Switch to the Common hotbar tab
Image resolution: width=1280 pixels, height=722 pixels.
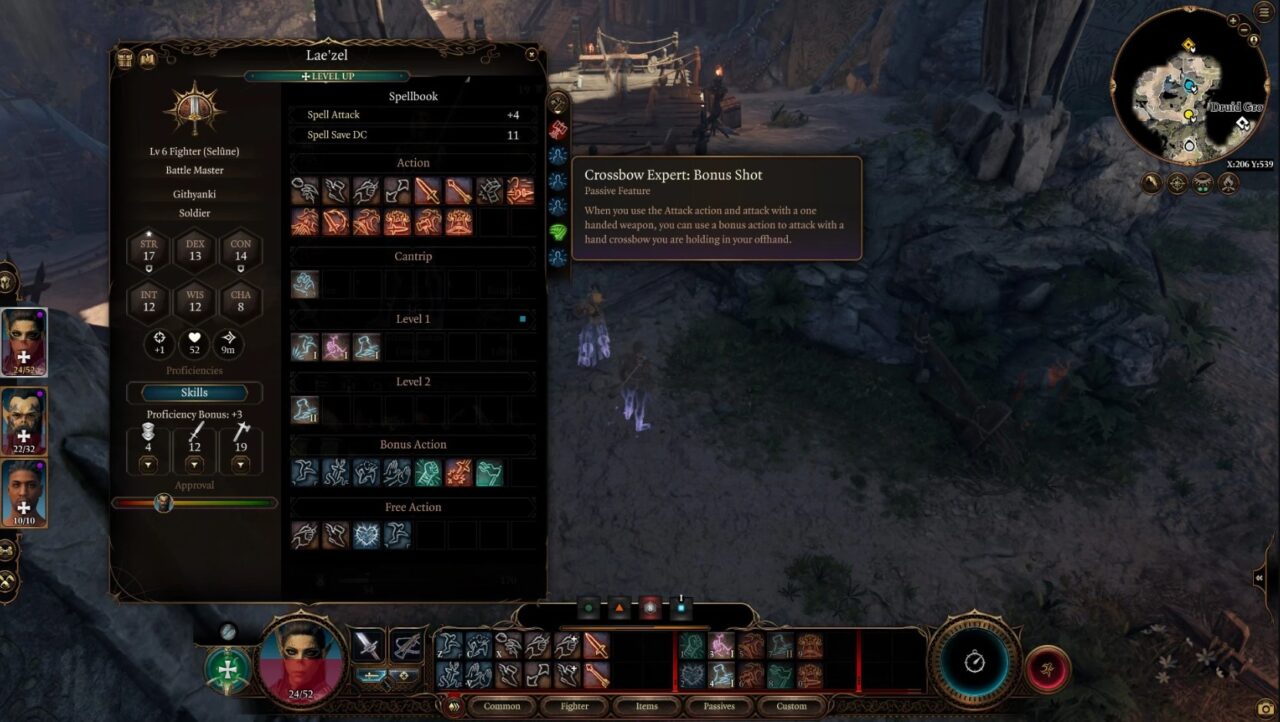coord(502,706)
